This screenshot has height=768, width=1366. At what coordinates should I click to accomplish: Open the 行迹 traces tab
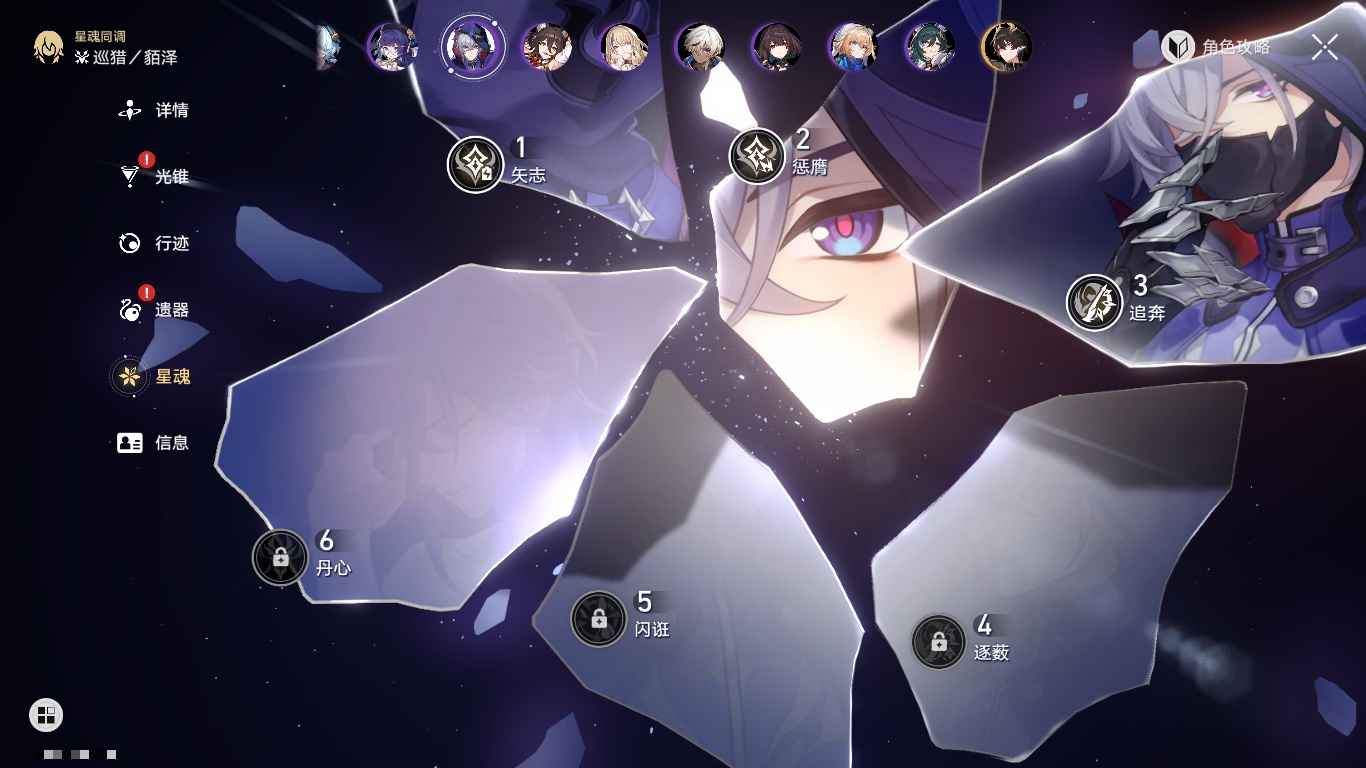click(x=155, y=243)
